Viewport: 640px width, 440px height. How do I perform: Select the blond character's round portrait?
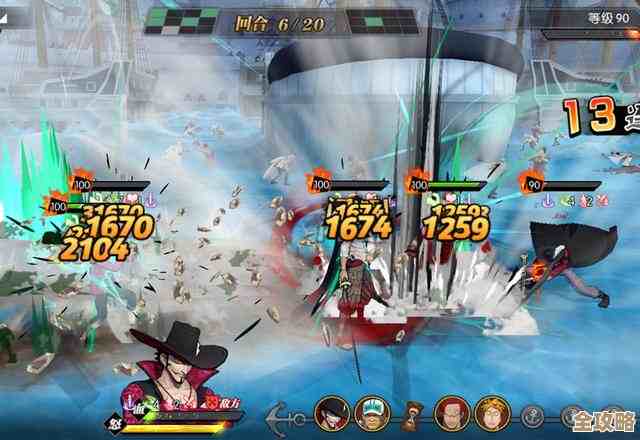491,412
